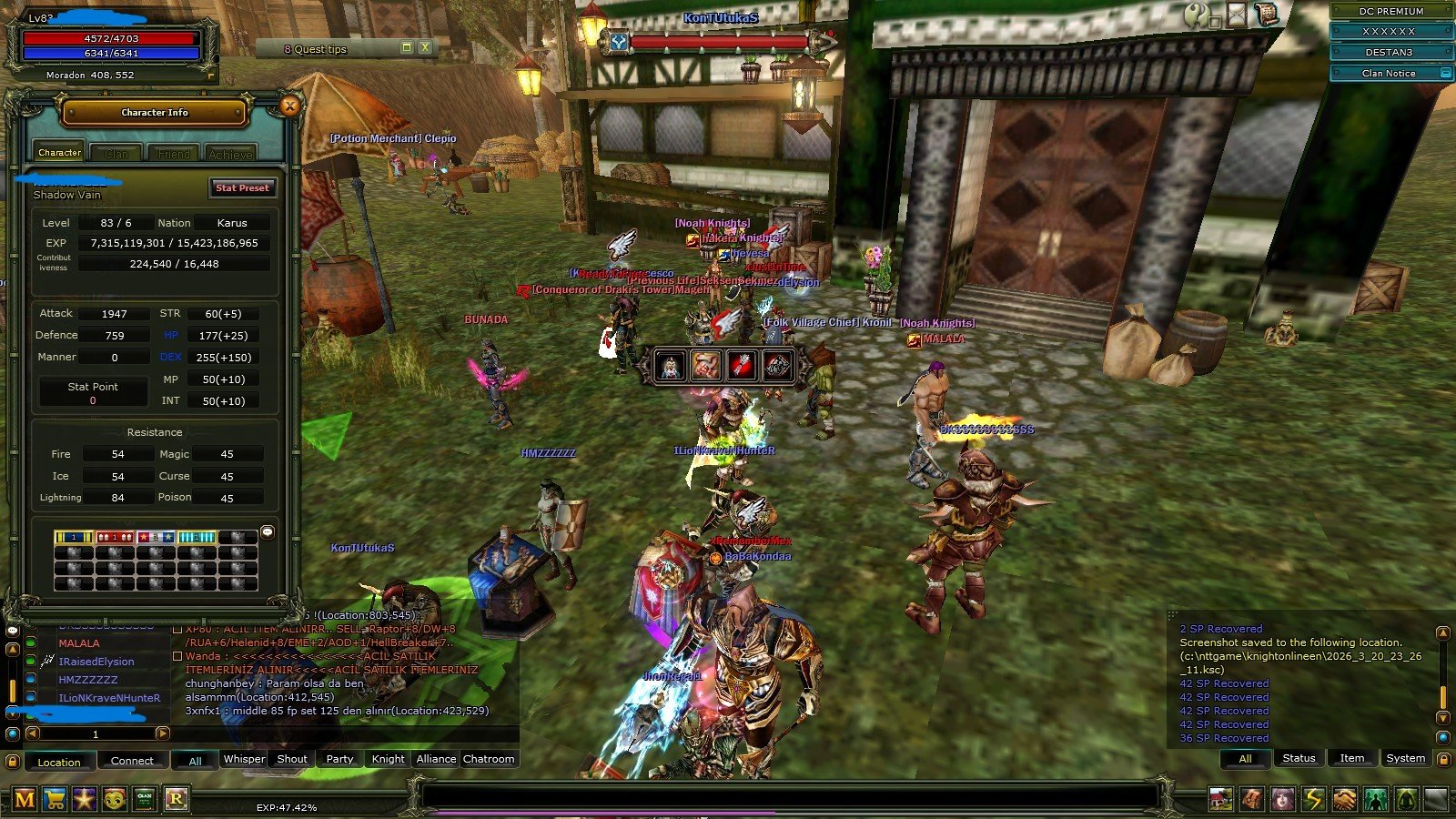
Task: Switch log to System messages
Action: [1405, 758]
